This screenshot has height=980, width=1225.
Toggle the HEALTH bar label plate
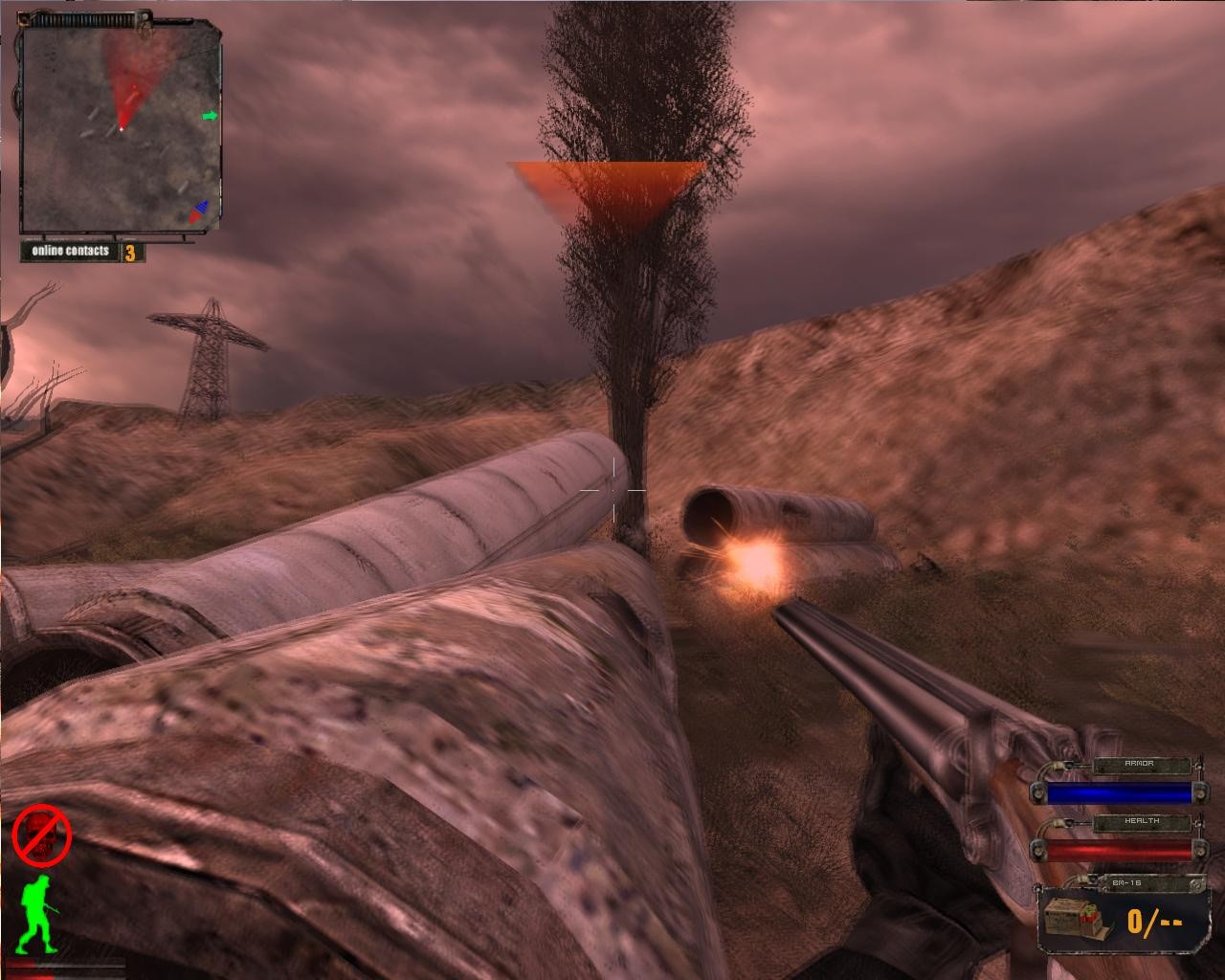coord(1145,821)
